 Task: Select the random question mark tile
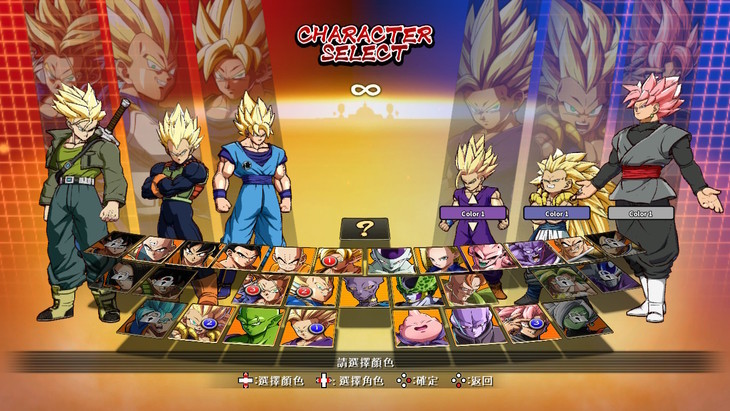click(365, 228)
